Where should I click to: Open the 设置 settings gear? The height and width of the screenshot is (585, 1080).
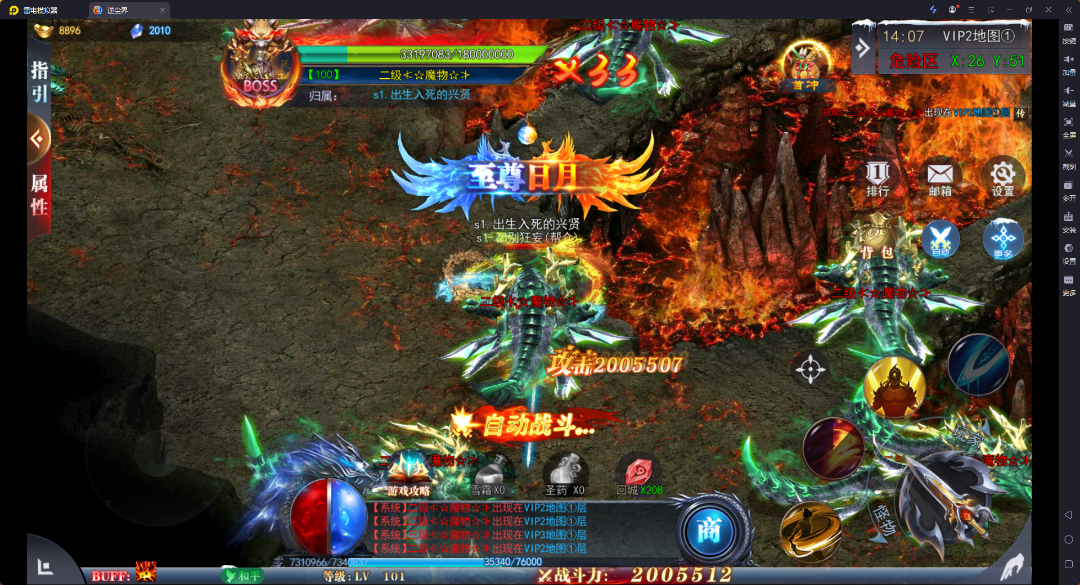pyautogui.click(x=1002, y=177)
